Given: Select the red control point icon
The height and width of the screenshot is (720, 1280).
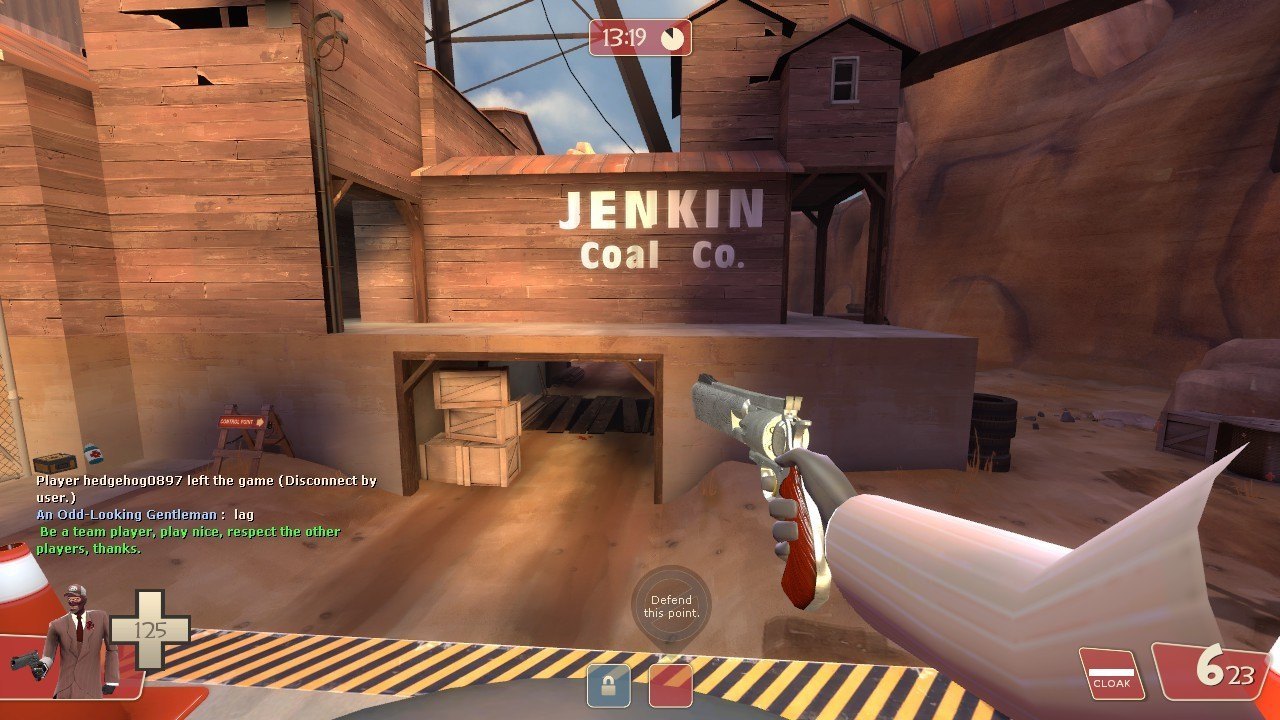Looking at the screenshot, I should pos(670,685).
